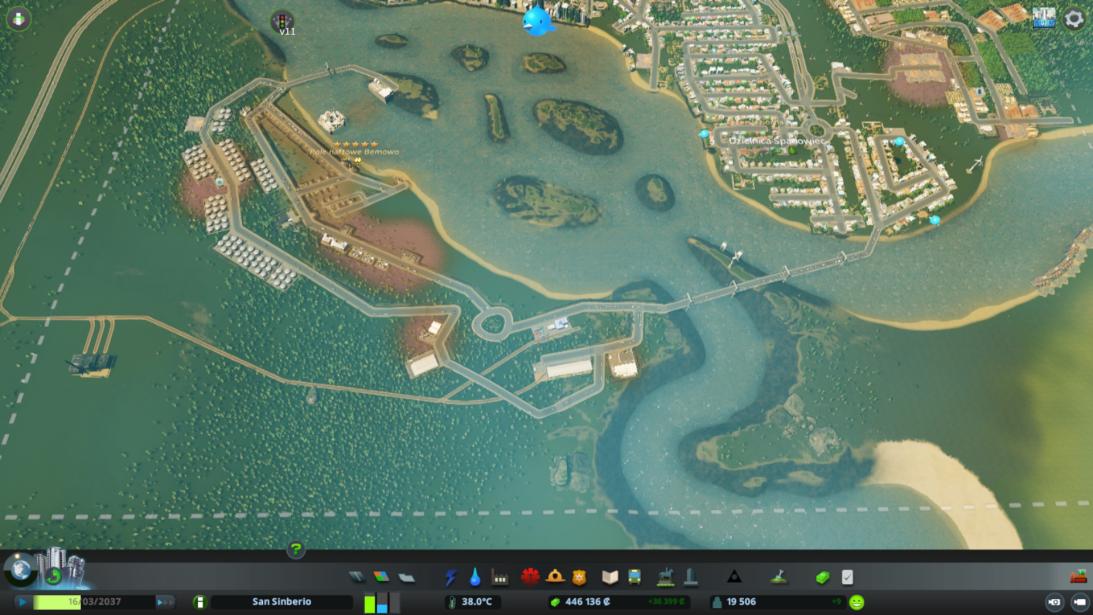This screenshot has width=1093, height=615.
Task: Open the Economy money panel
Action: 822,577
